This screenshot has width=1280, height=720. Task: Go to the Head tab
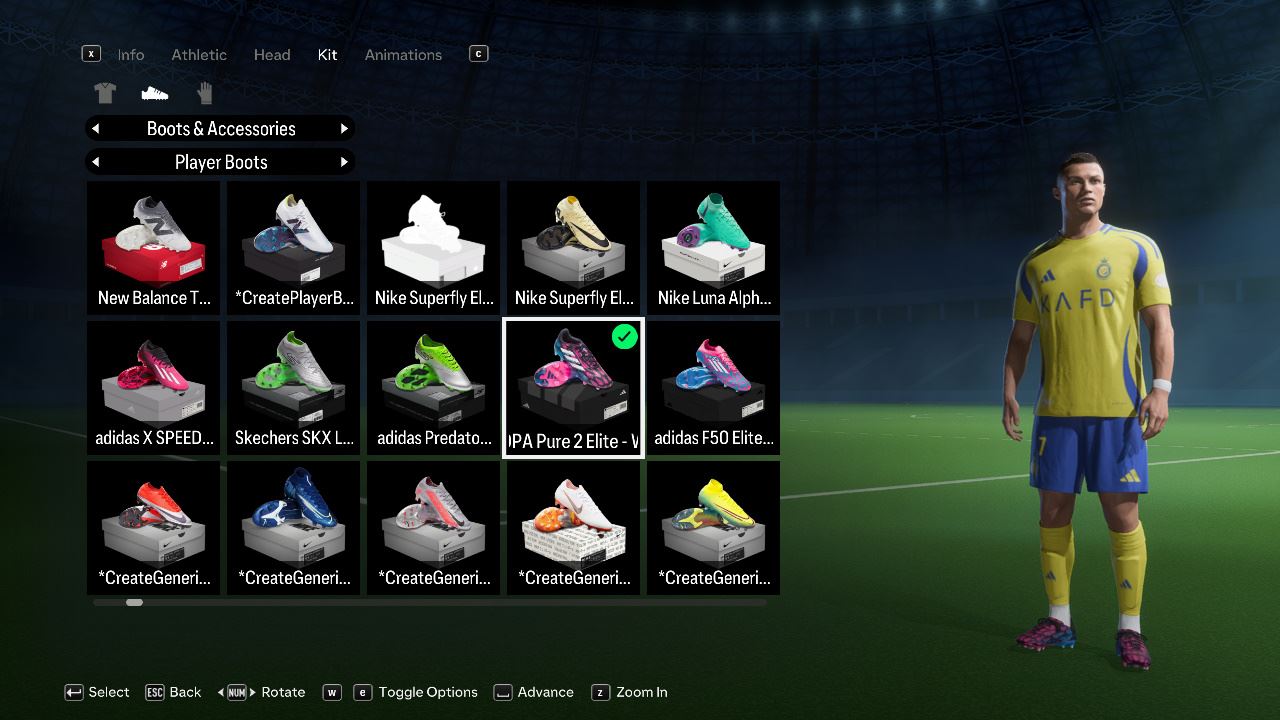point(272,55)
